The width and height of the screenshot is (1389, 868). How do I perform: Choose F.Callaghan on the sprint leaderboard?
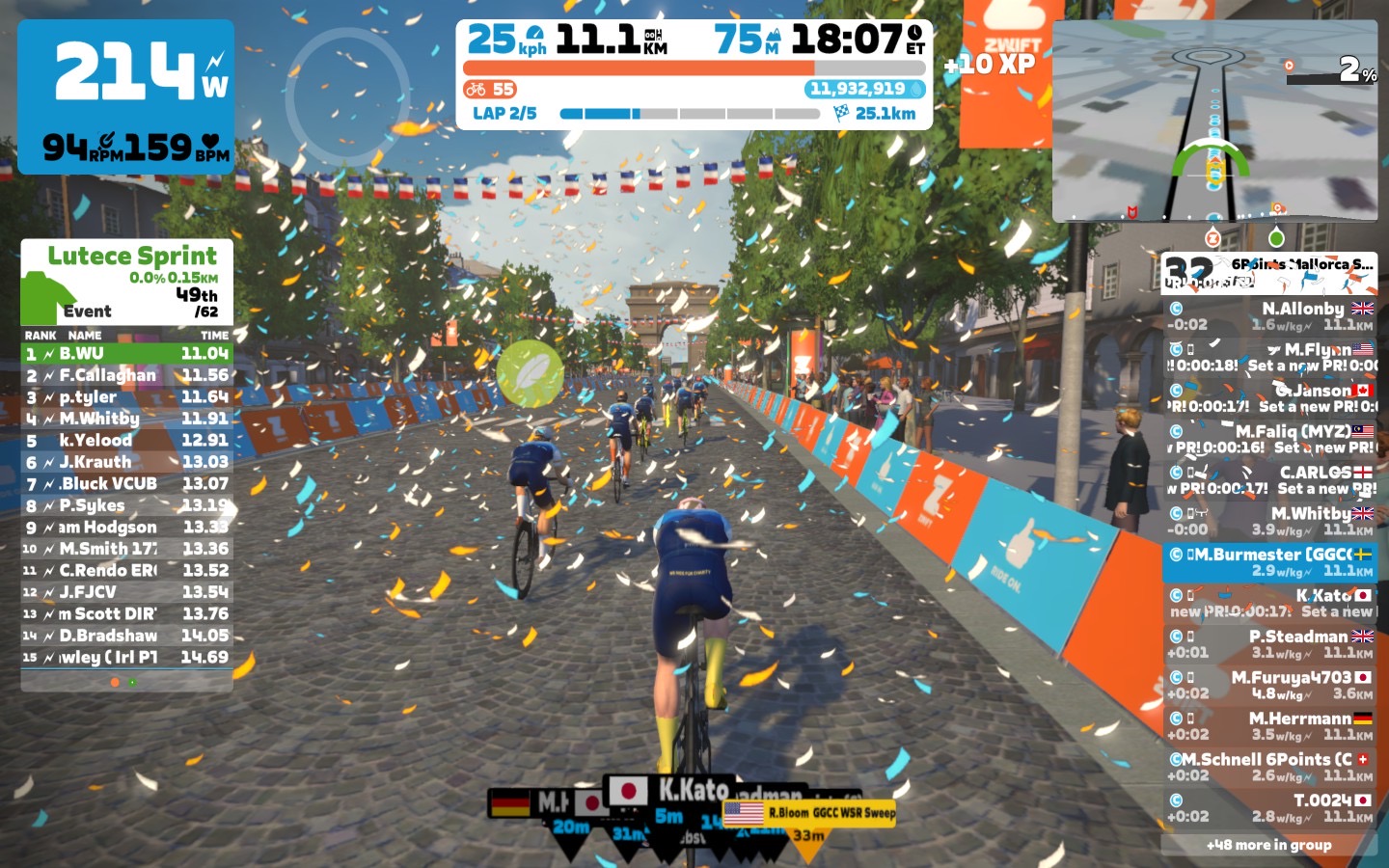tap(126, 375)
